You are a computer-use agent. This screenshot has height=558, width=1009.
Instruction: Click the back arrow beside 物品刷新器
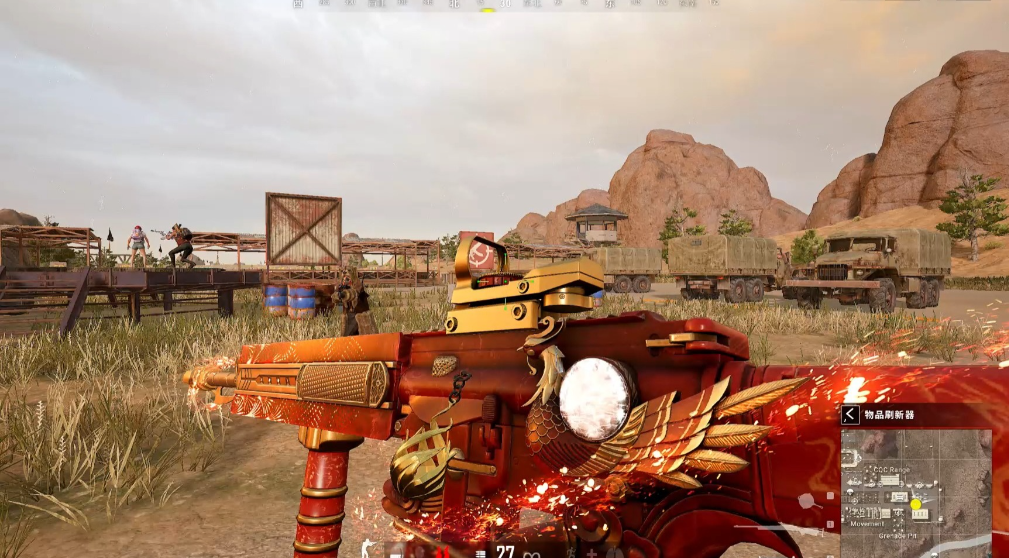pyautogui.click(x=850, y=414)
